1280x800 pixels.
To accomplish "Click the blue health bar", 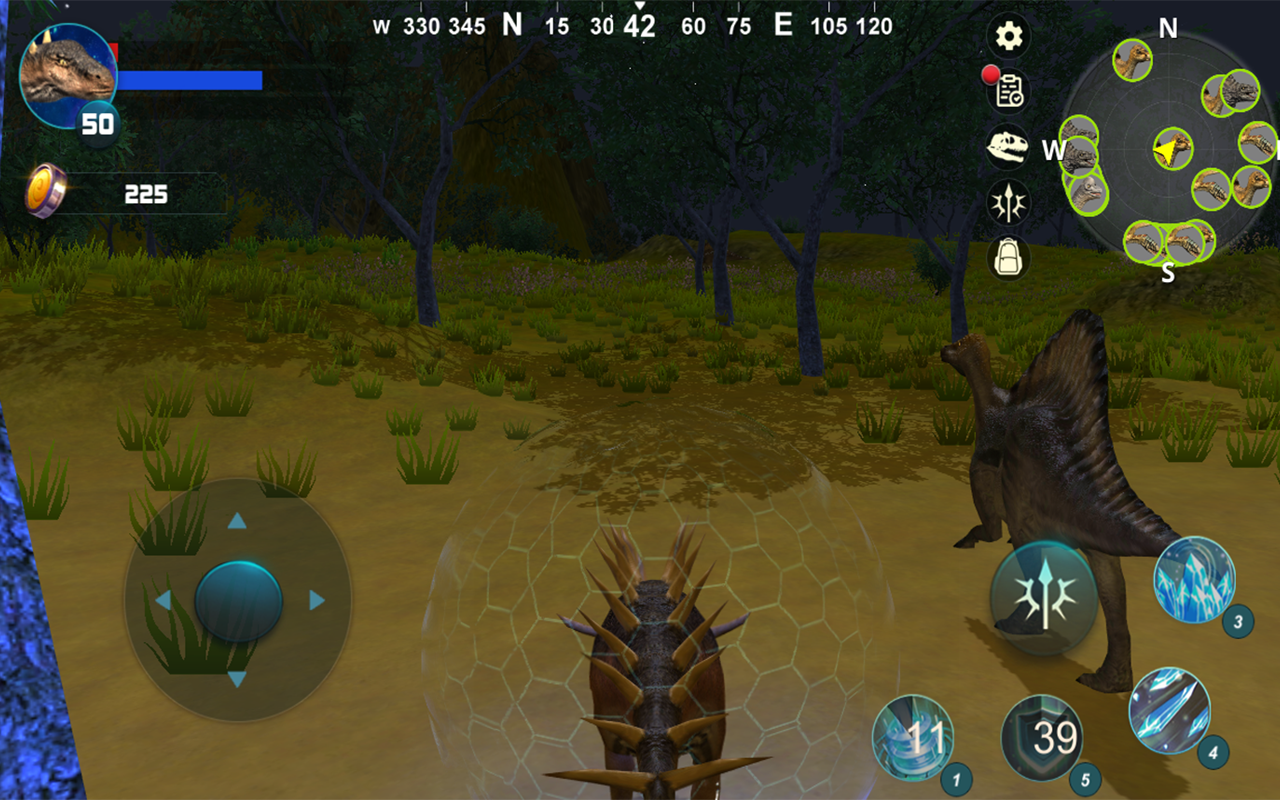I will point(190,79).
